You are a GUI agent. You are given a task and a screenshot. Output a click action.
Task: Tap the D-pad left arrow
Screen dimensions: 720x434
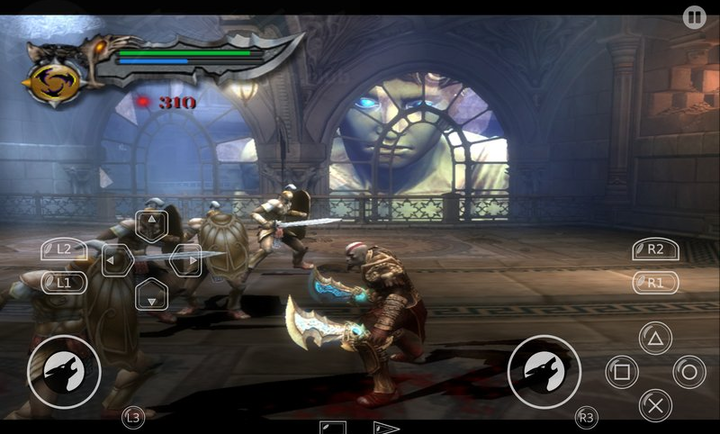point(116,260)
